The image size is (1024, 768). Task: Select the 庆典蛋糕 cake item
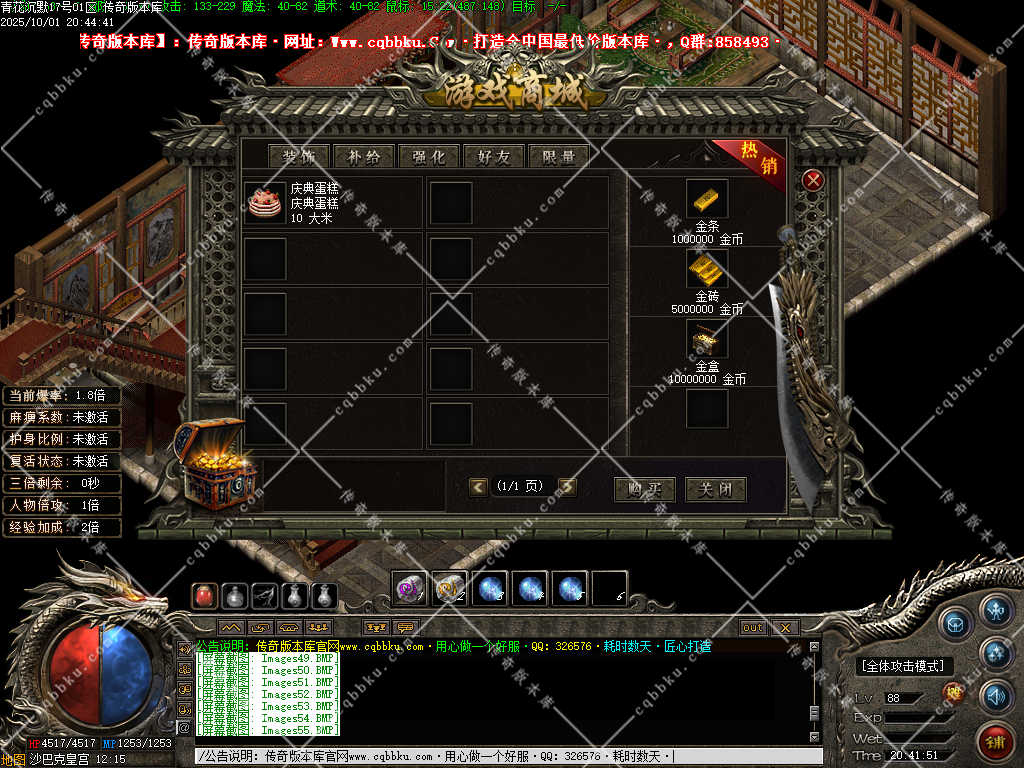264,201
